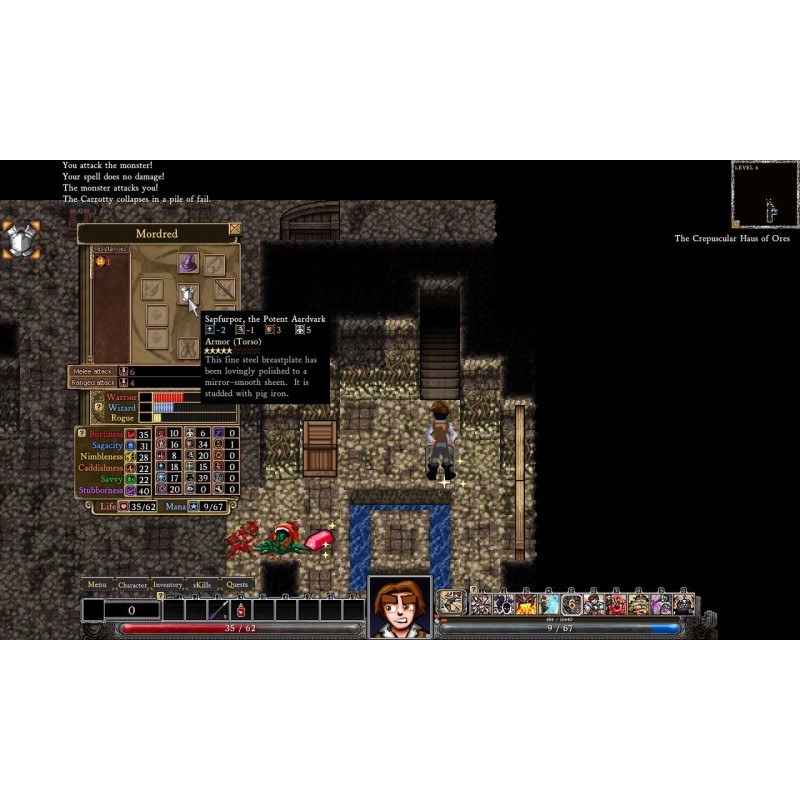Select the purple wizard hat slot
This screenshot has width=800, height=800.
coord(187,264)
